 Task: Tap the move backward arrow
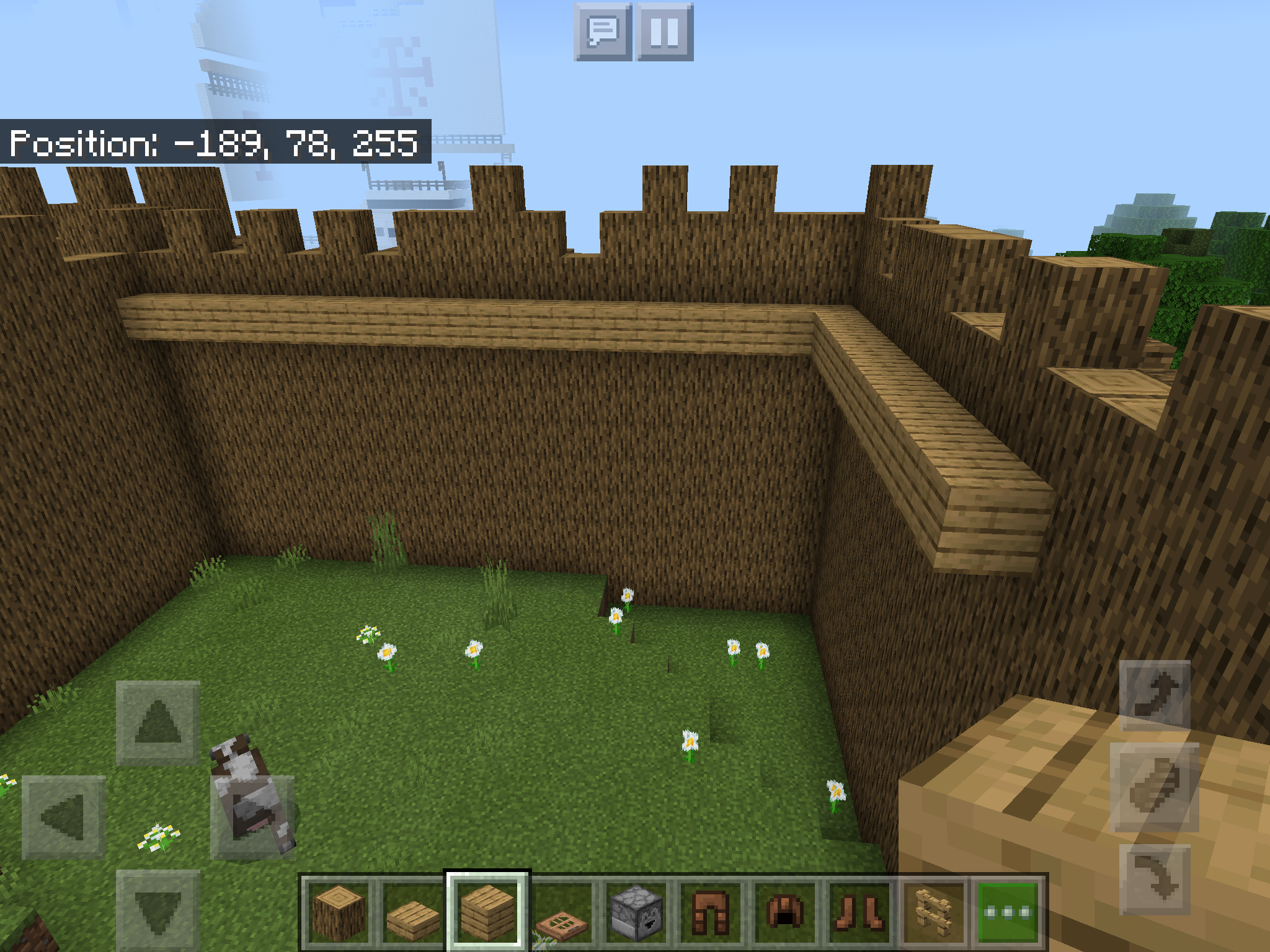point(158,910)
